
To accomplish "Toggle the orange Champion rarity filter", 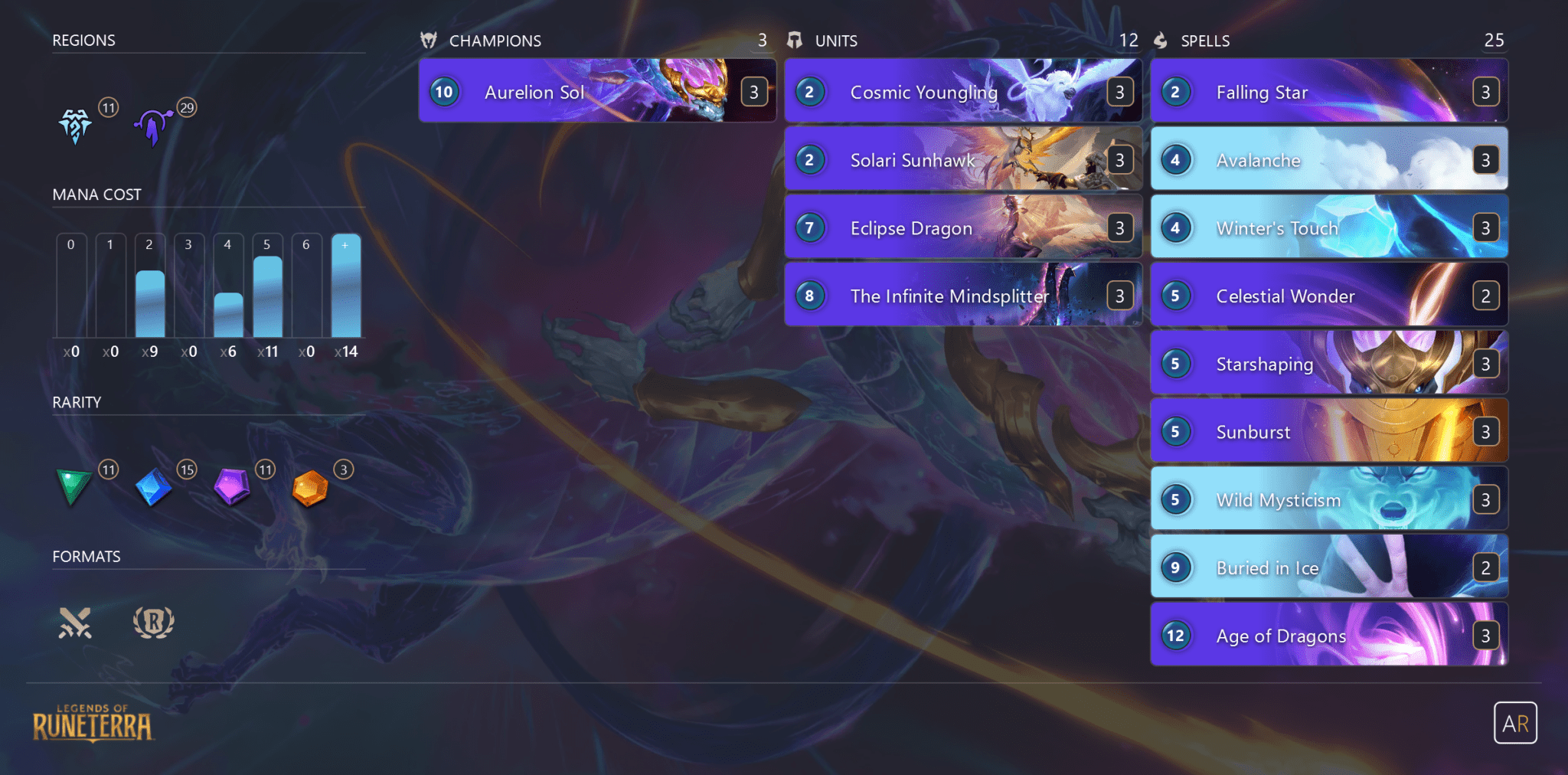I will coord(310,488).
